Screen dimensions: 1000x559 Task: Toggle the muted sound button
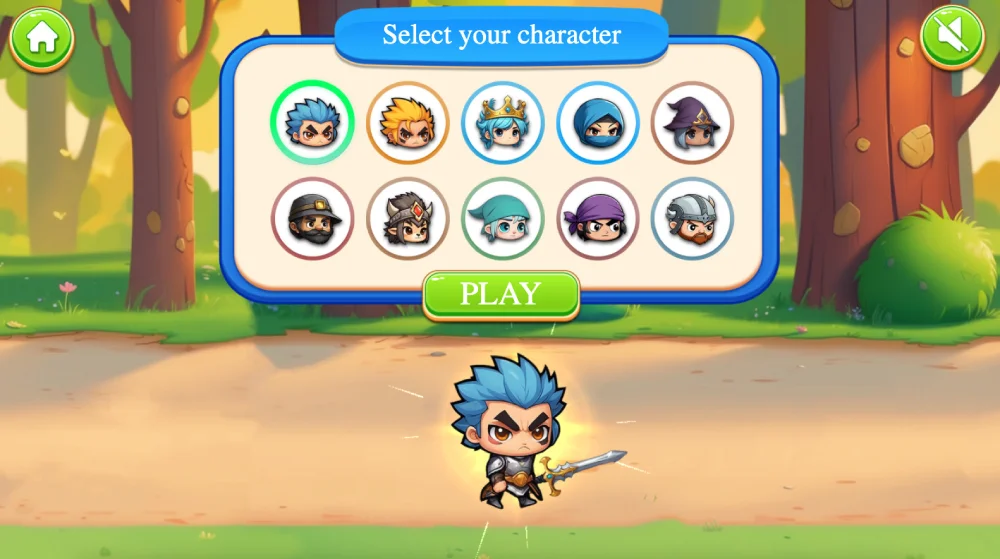tap(952, 39)
